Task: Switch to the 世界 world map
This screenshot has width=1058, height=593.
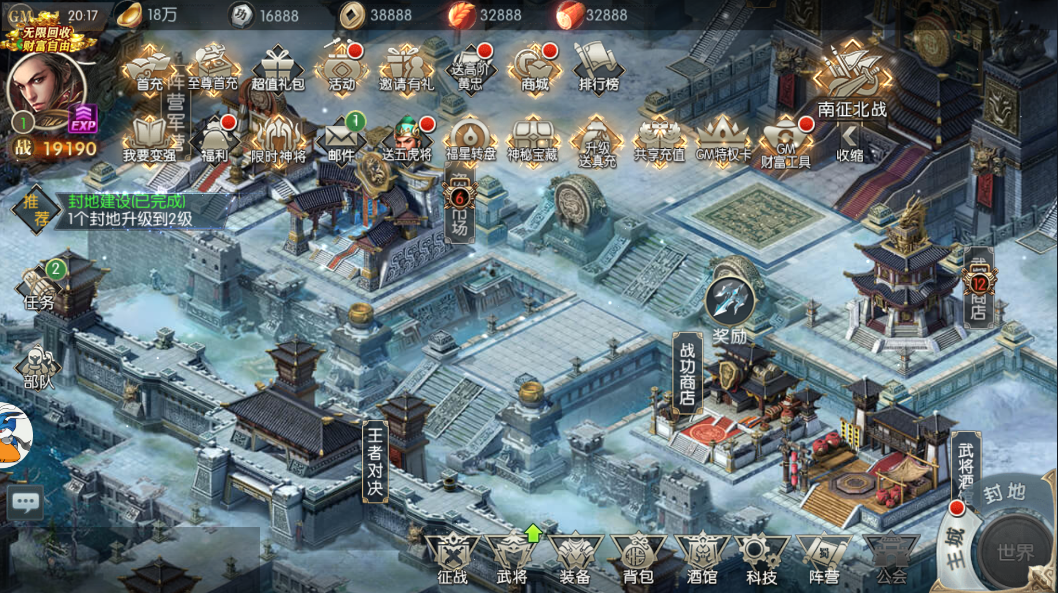Action: (x=1016, y=553)
